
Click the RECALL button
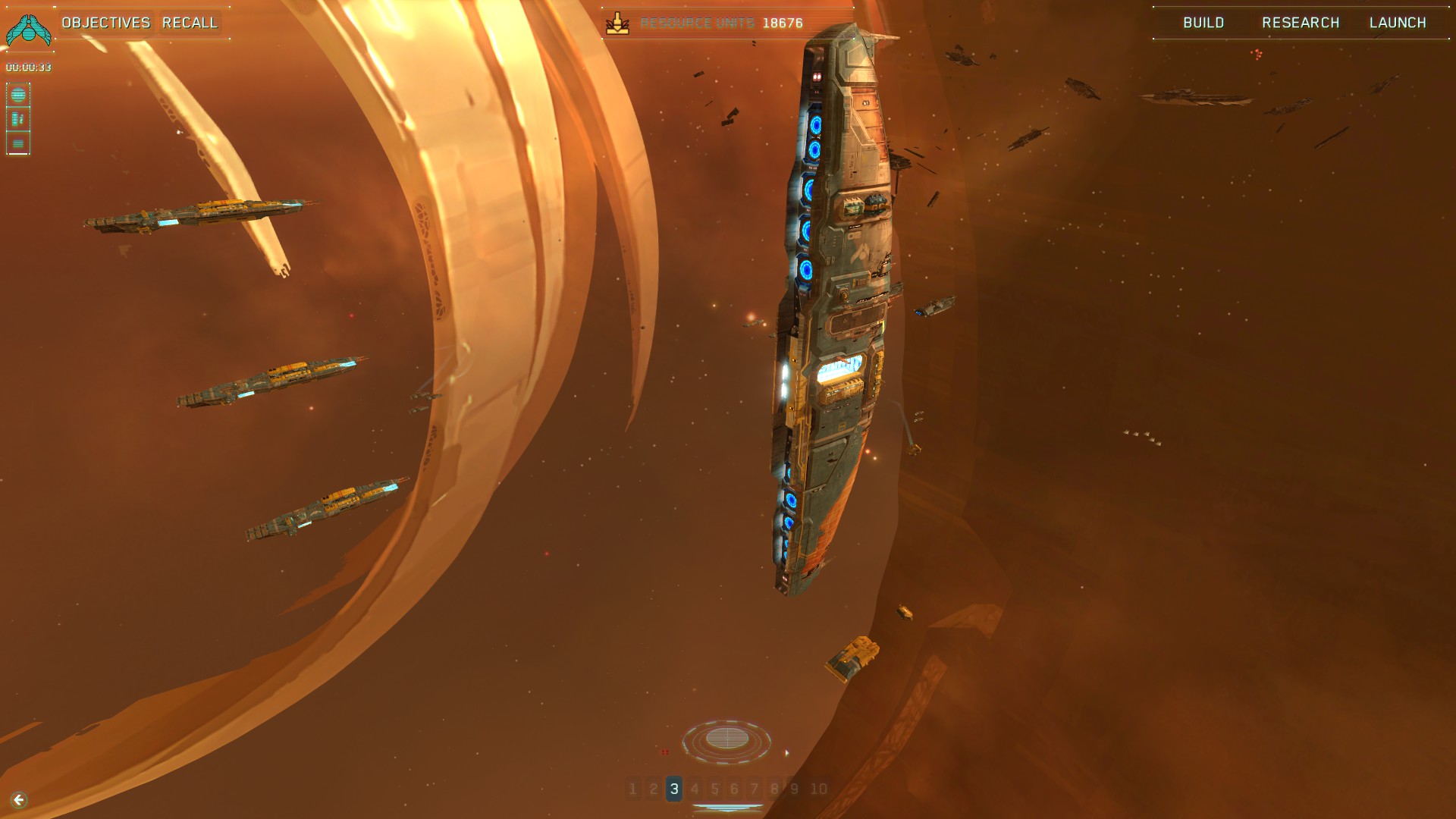[x=190, y=22]
